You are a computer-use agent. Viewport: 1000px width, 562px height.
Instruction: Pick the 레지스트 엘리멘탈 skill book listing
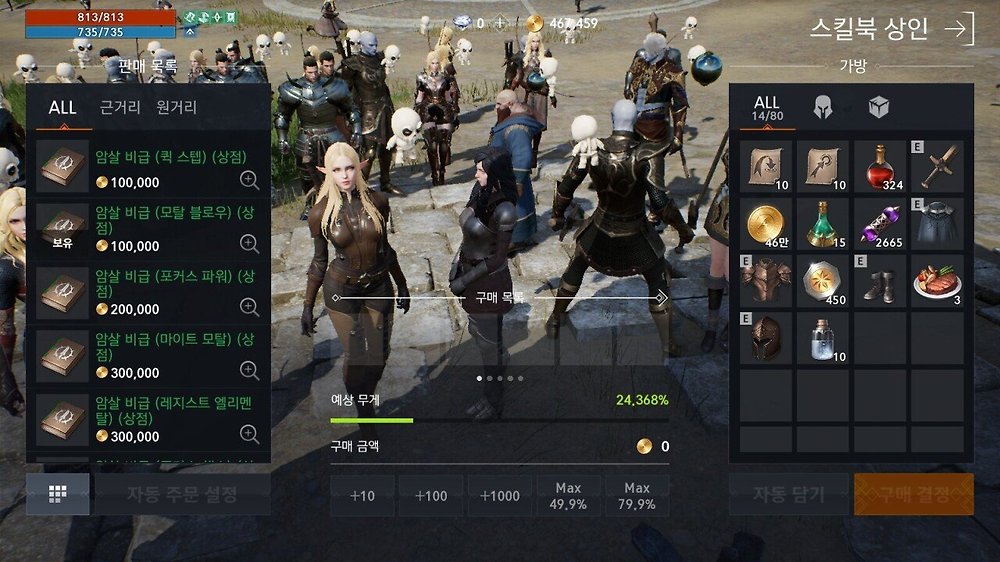(148, 418)
